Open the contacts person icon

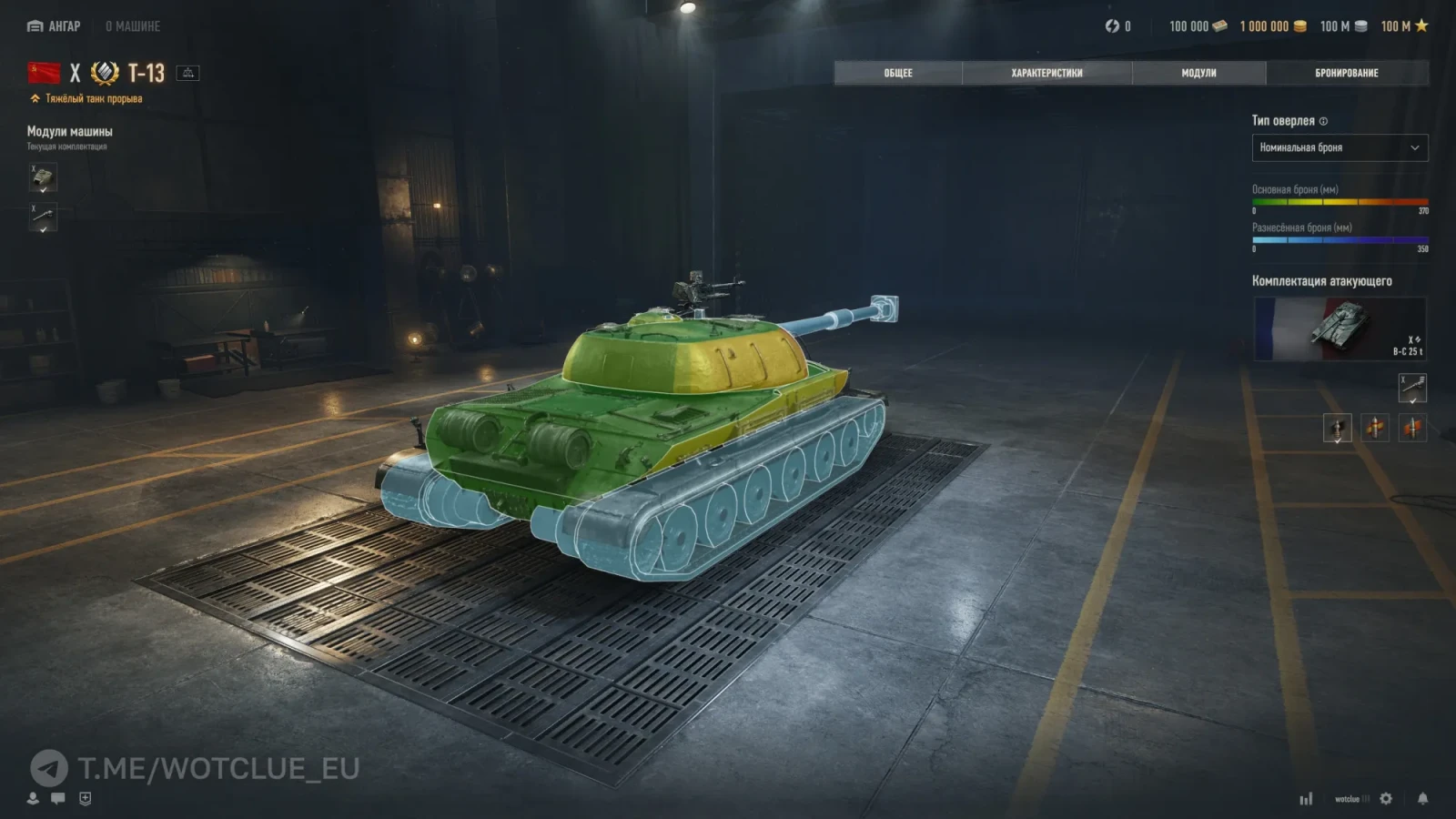[x=33, y=798]
